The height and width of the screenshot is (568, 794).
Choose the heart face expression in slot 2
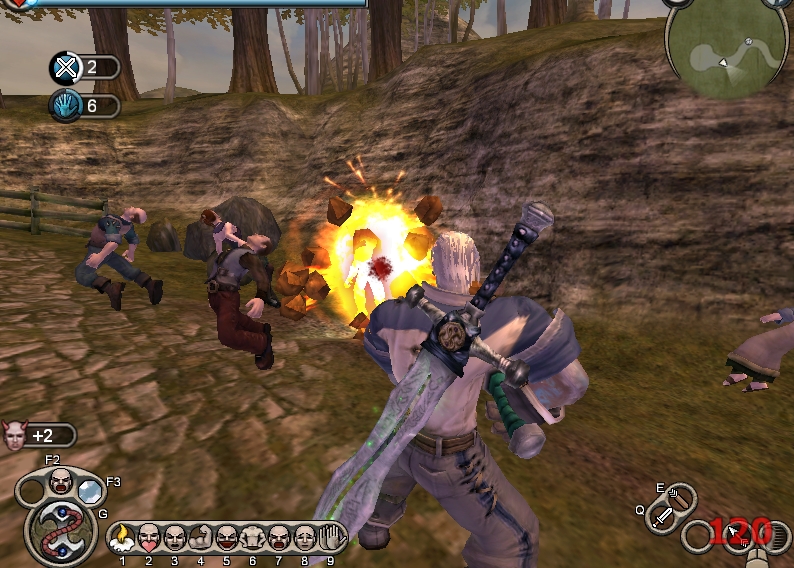tap(148, 537)
